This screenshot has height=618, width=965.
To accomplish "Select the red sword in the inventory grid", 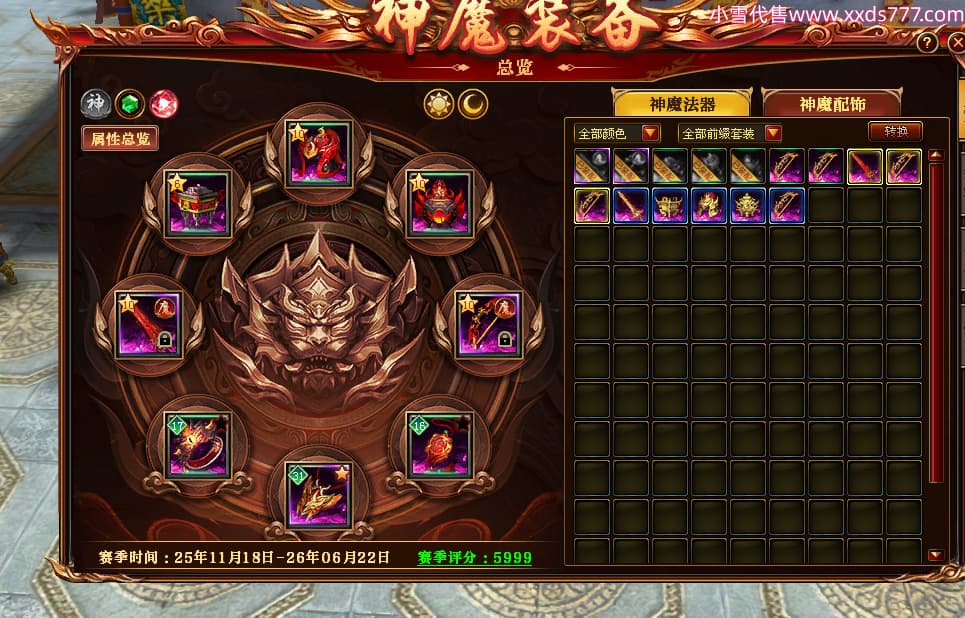I will click(x=865, y=167).
